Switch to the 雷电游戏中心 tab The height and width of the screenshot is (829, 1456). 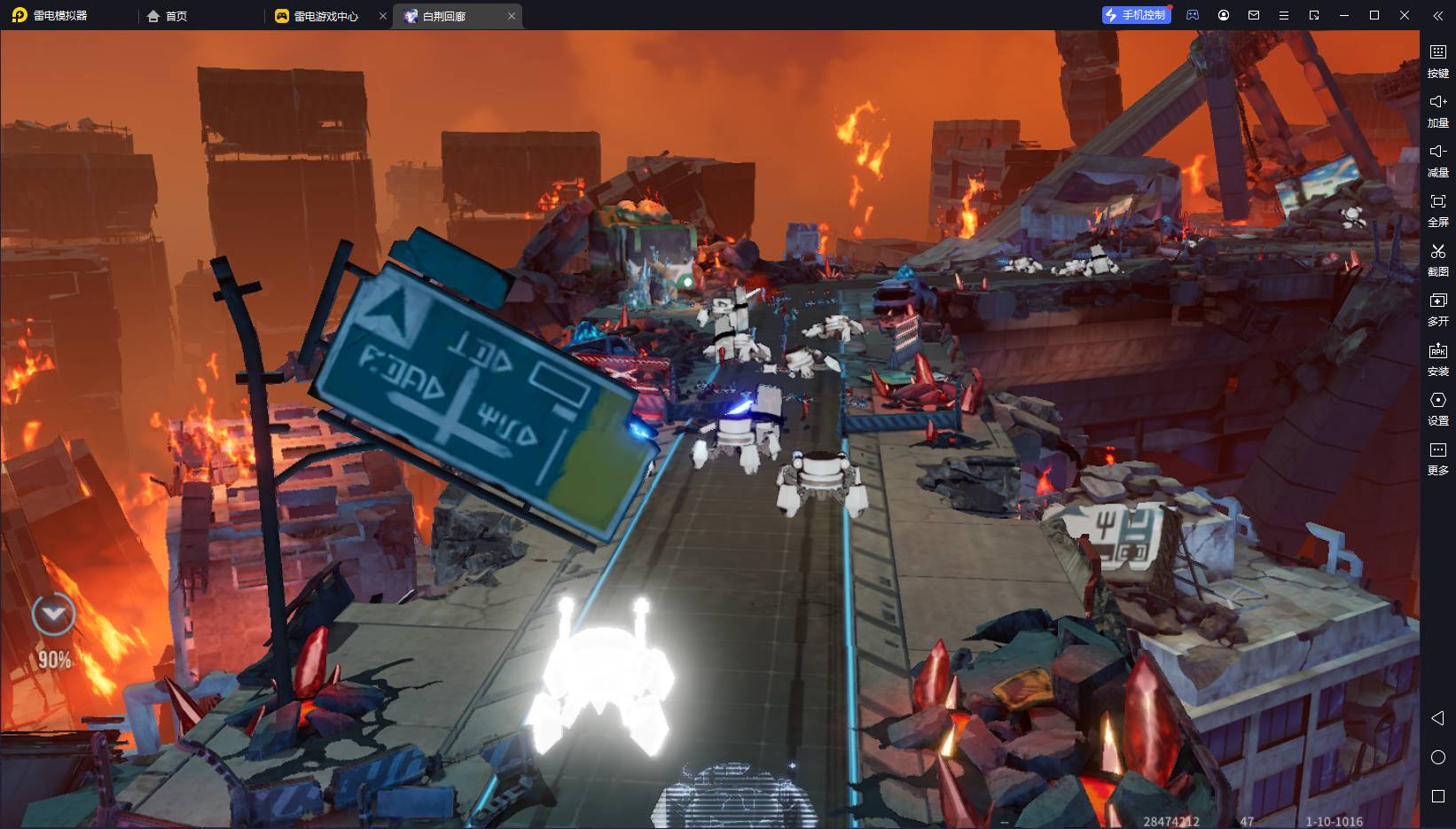[x=325, y=16]
